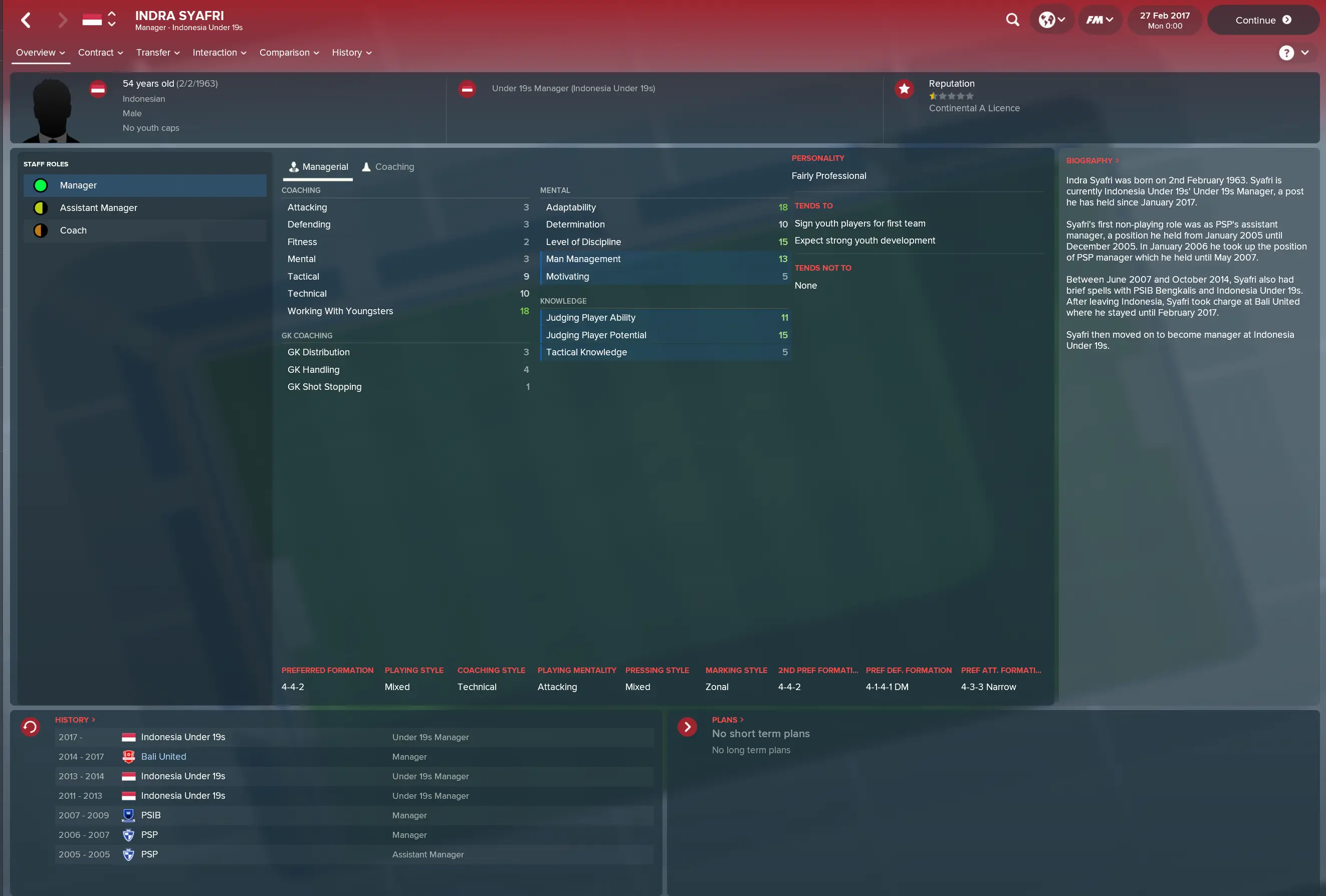
Task: Open the help question mark icon
Action: [1287, 53]
